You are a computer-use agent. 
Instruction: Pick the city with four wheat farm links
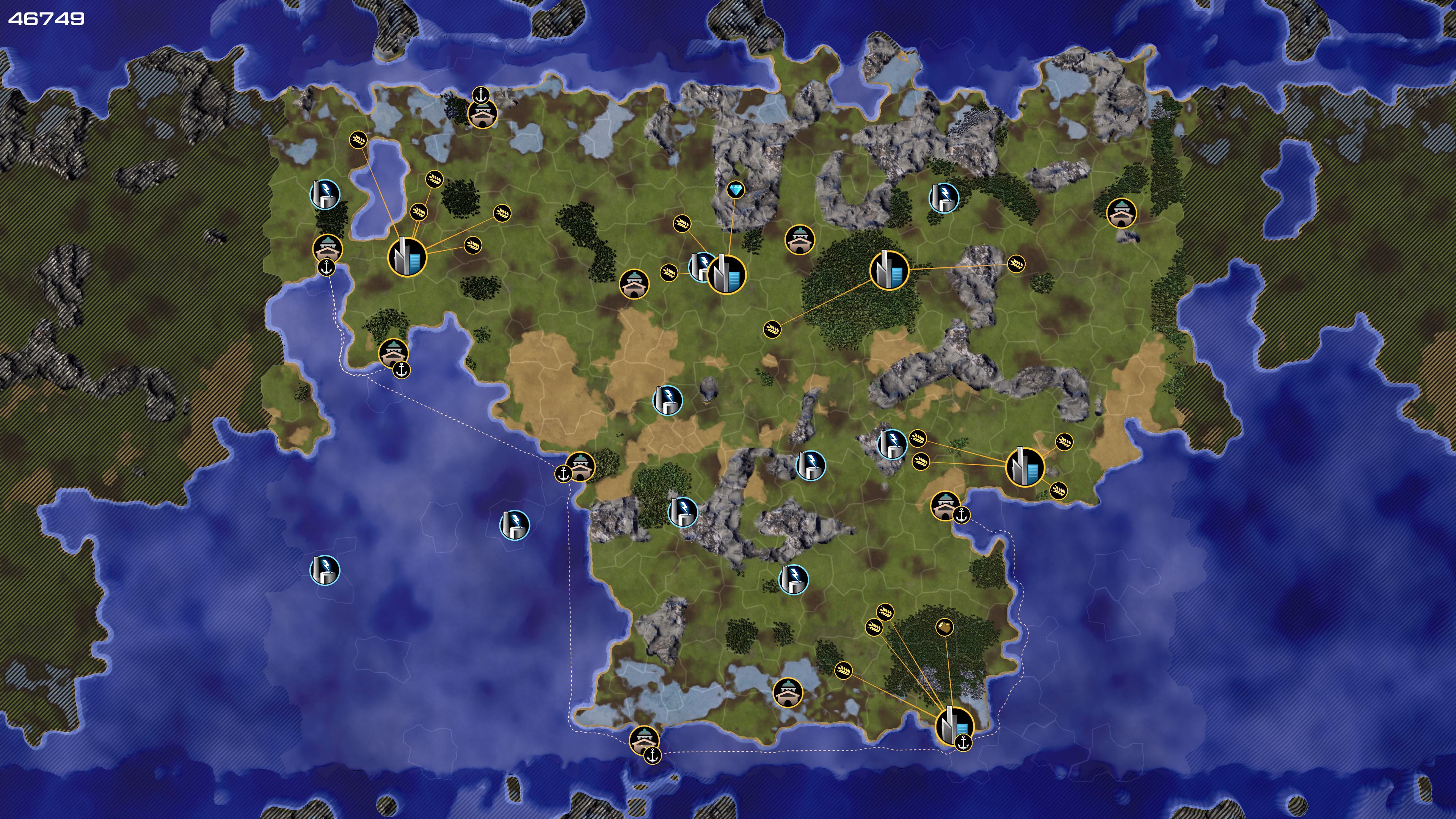click(1025, 467)
